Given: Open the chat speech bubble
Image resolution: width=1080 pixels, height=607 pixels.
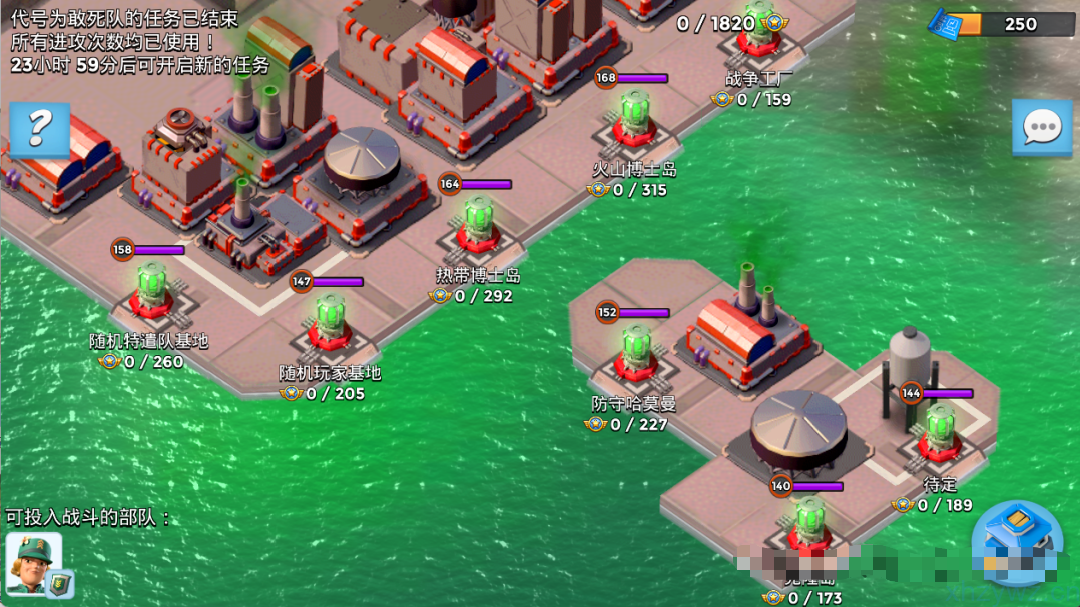Looking at the screenshot, I should (x=1041, y=127).
